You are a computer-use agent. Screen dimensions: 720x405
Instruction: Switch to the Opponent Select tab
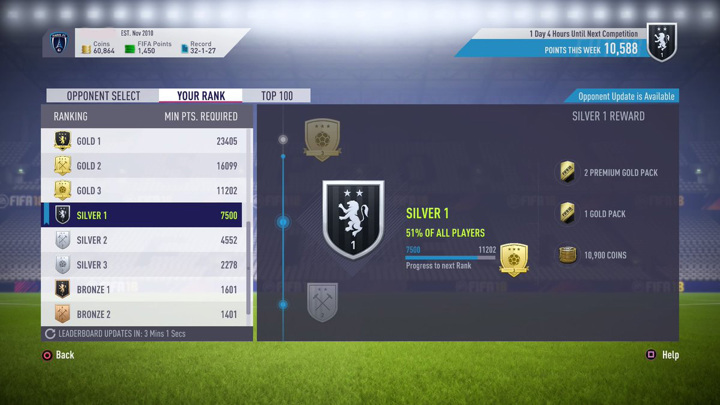click(x=103, y=96)
